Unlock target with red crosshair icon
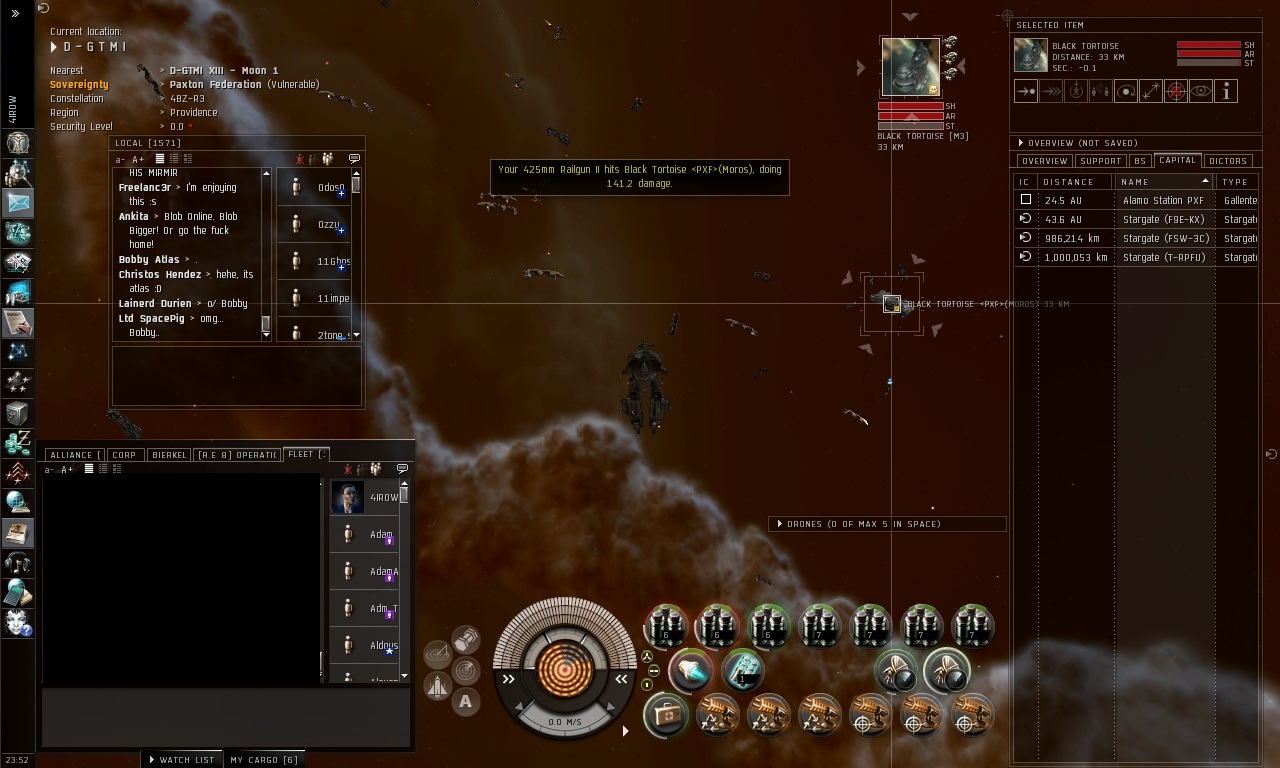Image resolution: width=1280 pixels, height=768 pixels. [1176, 91]
